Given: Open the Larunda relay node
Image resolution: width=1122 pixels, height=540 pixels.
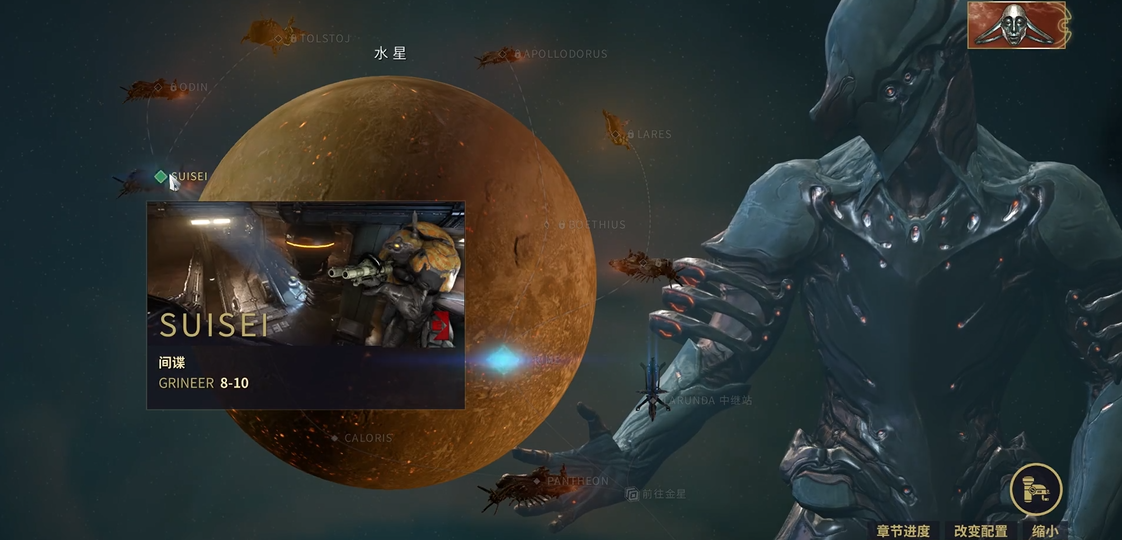Looking at the screenshot, I should (656, 398).
